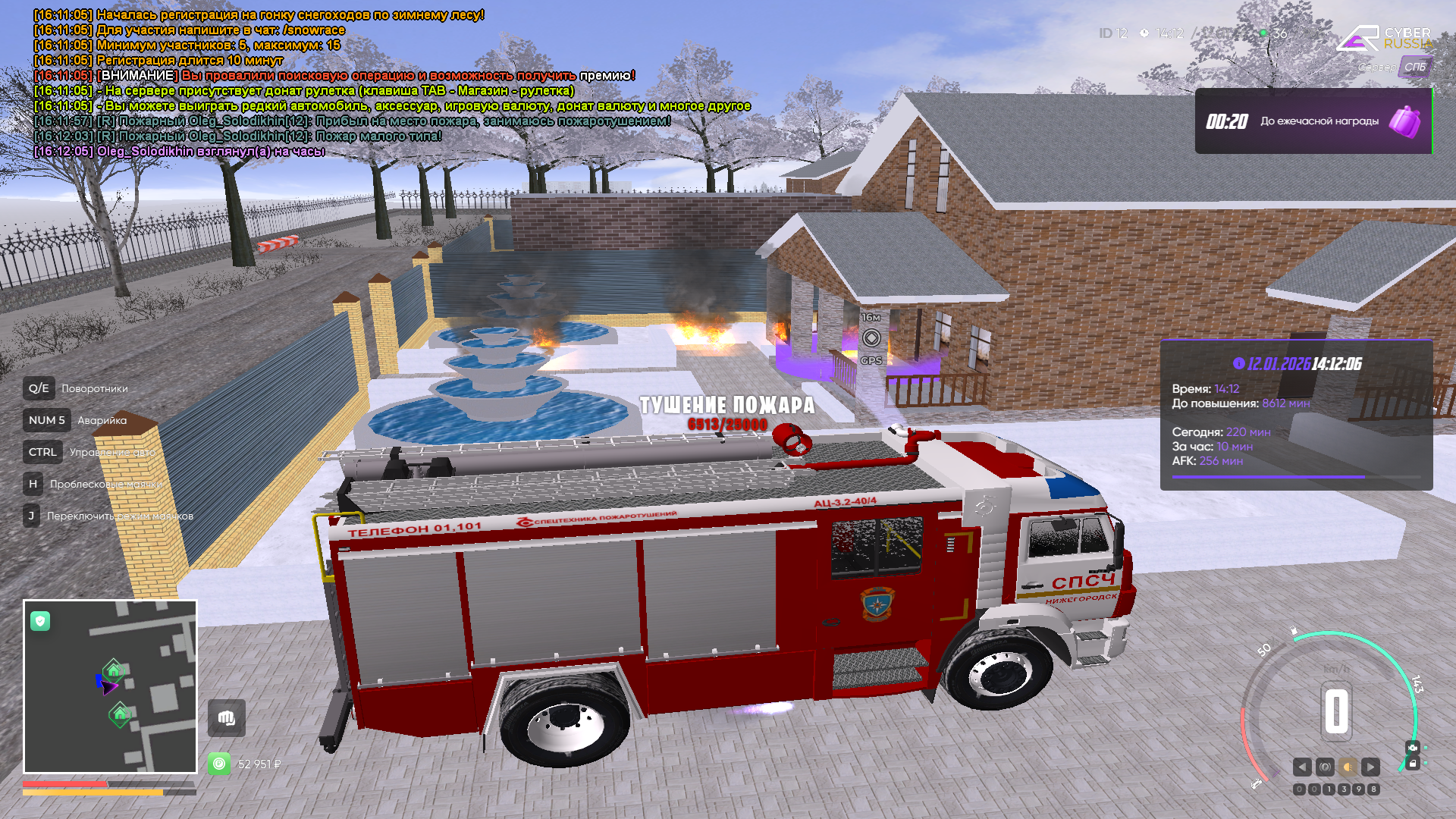Click the green ruble money icon
This screenshot has width=1456, height=819.
219,764
